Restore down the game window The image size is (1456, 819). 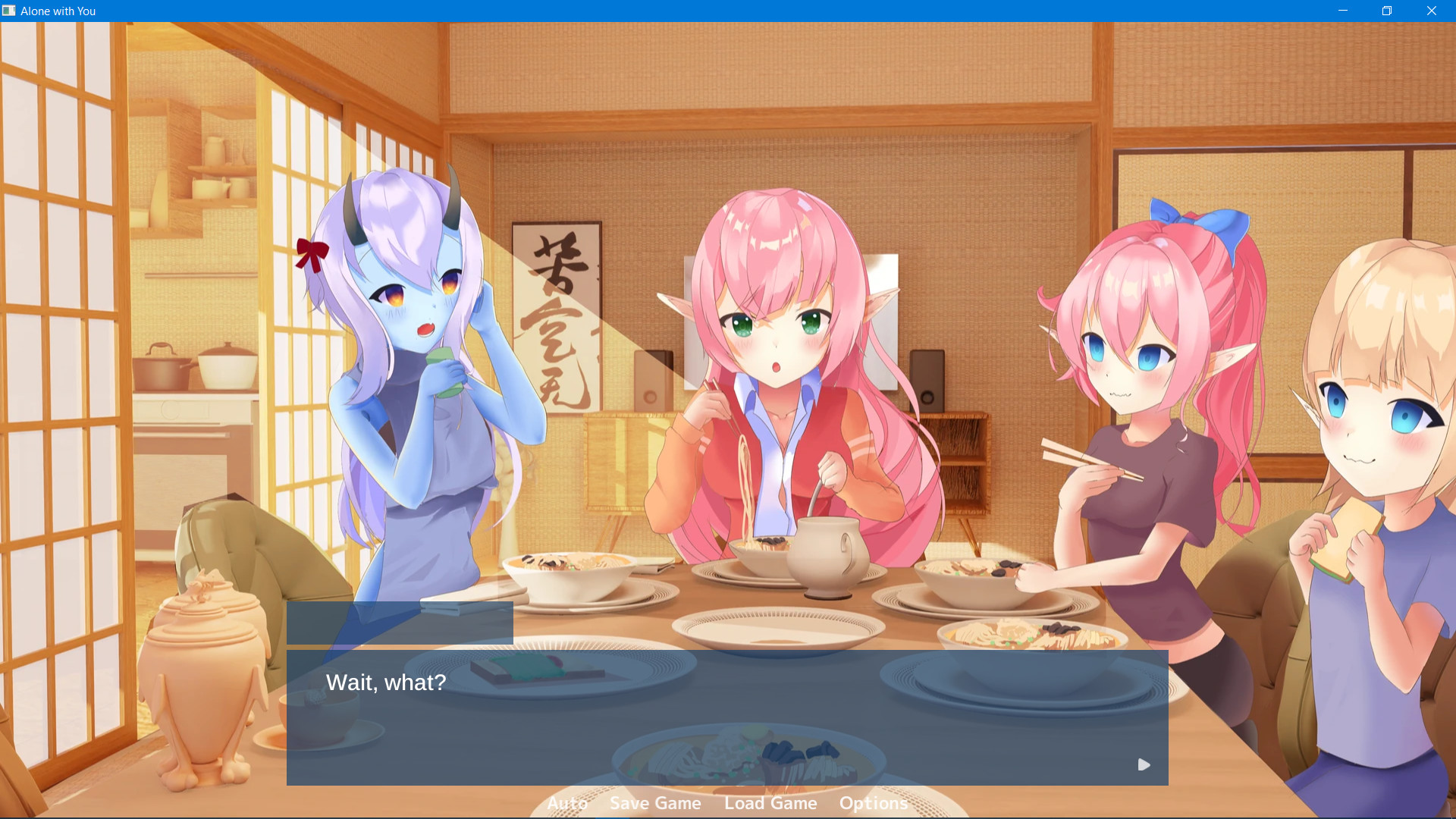point(1387,11)
